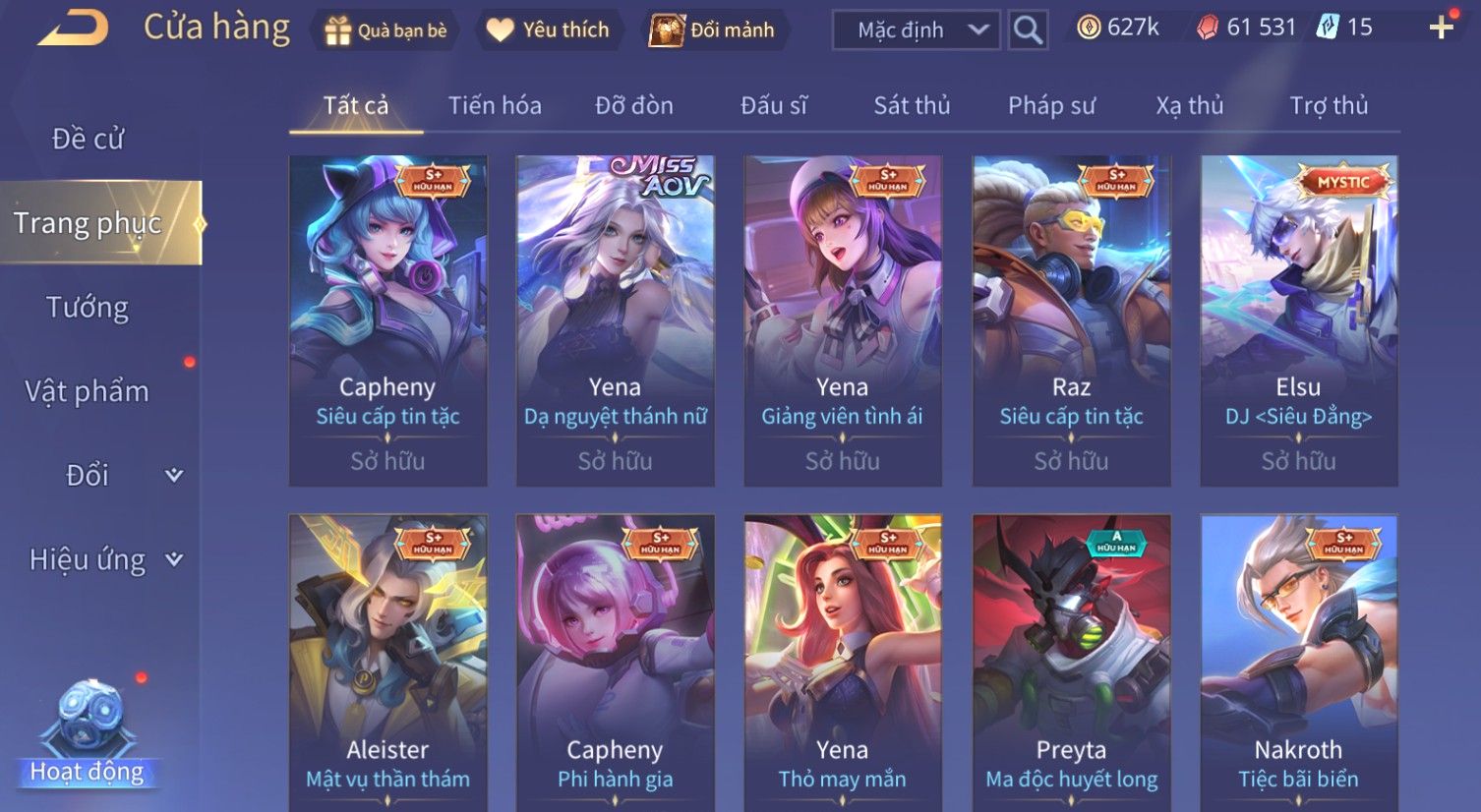Image resolution: width=1481 pixels, height=812 pixels.
Task: View the Preyta Ma độc huyết long skin
Action: click(1071, 661)
